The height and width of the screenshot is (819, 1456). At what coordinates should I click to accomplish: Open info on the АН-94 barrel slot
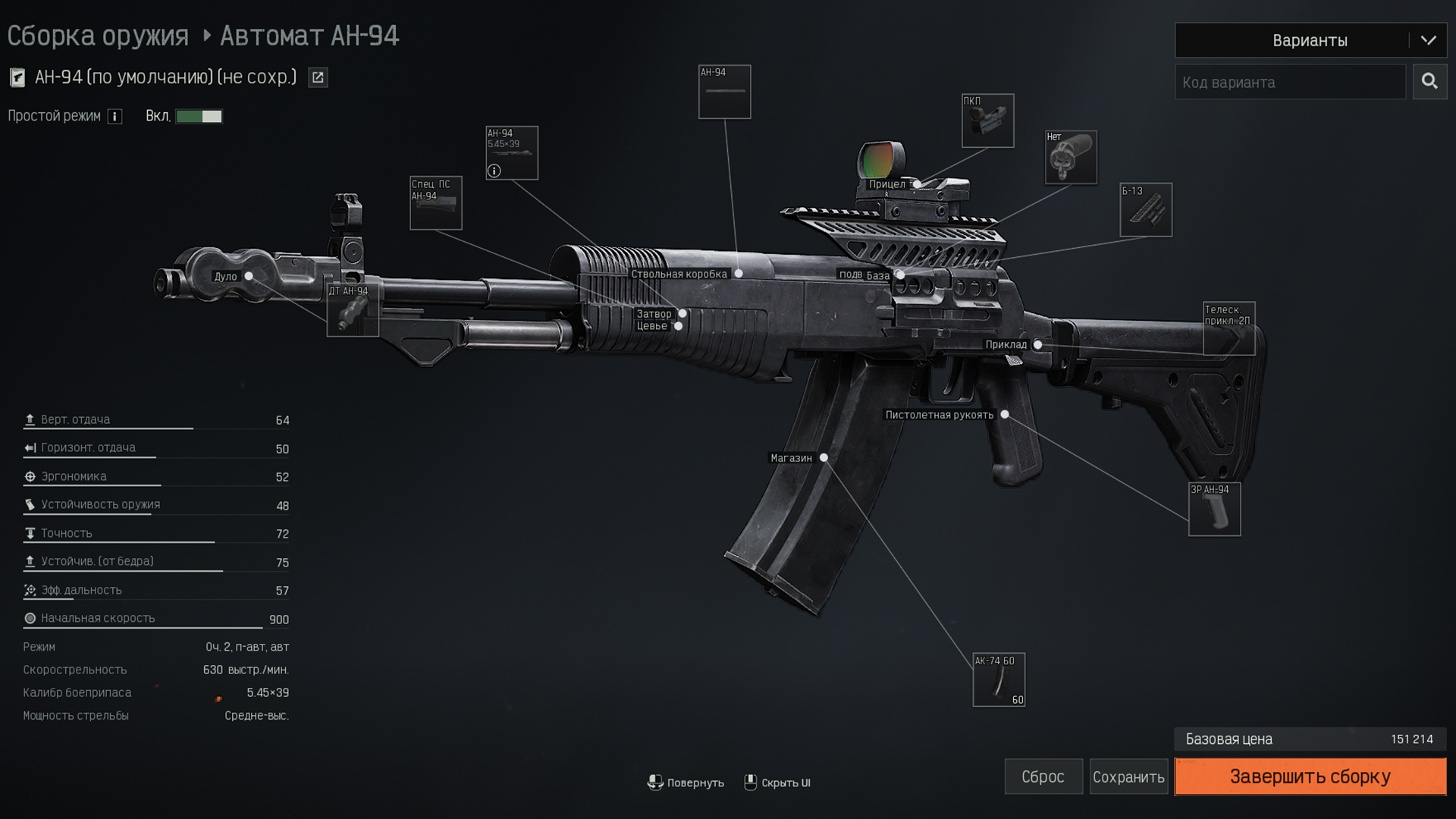[494, 171]
